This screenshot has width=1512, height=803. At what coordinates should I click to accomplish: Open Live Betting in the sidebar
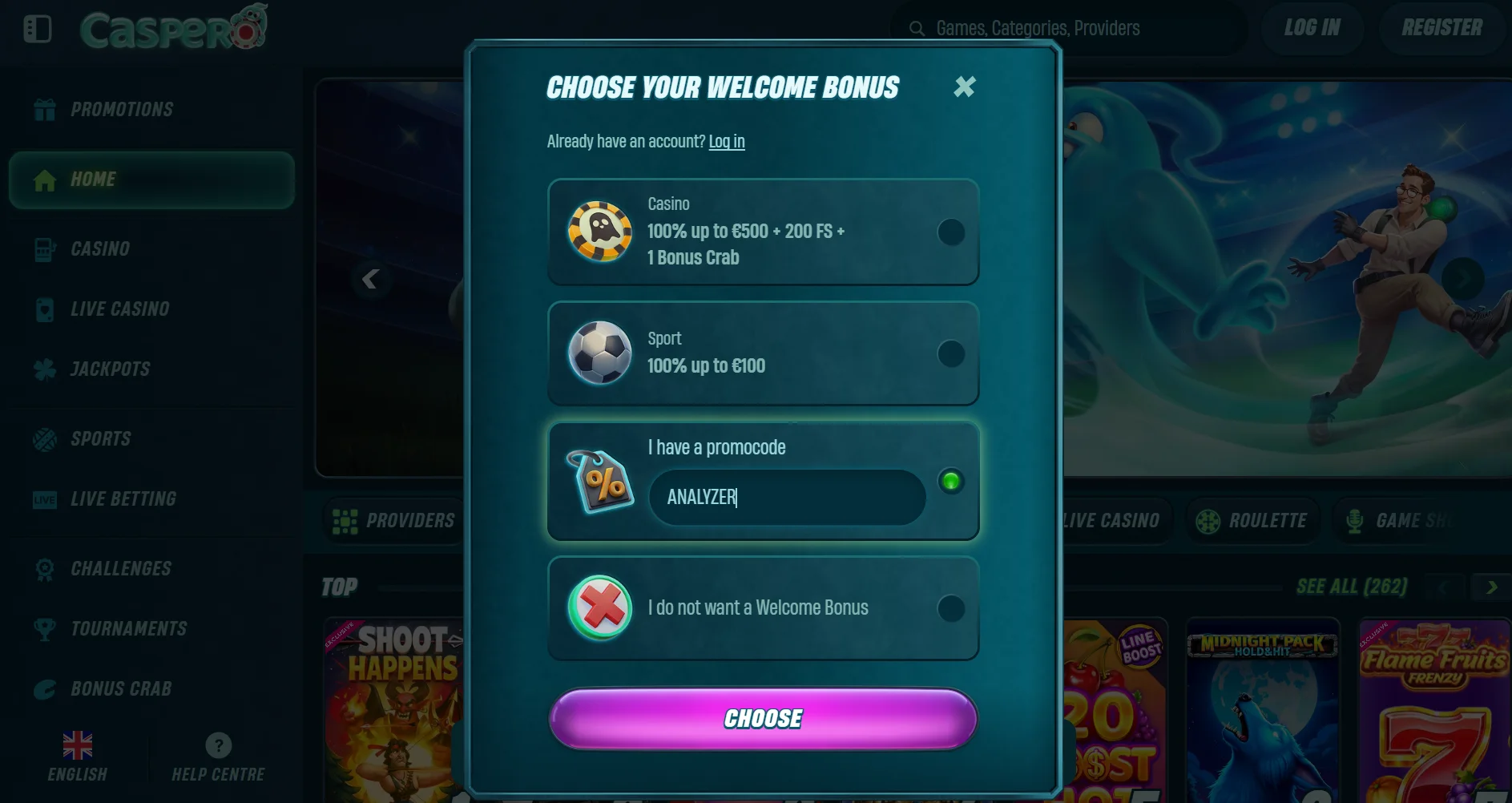point(123,499)
